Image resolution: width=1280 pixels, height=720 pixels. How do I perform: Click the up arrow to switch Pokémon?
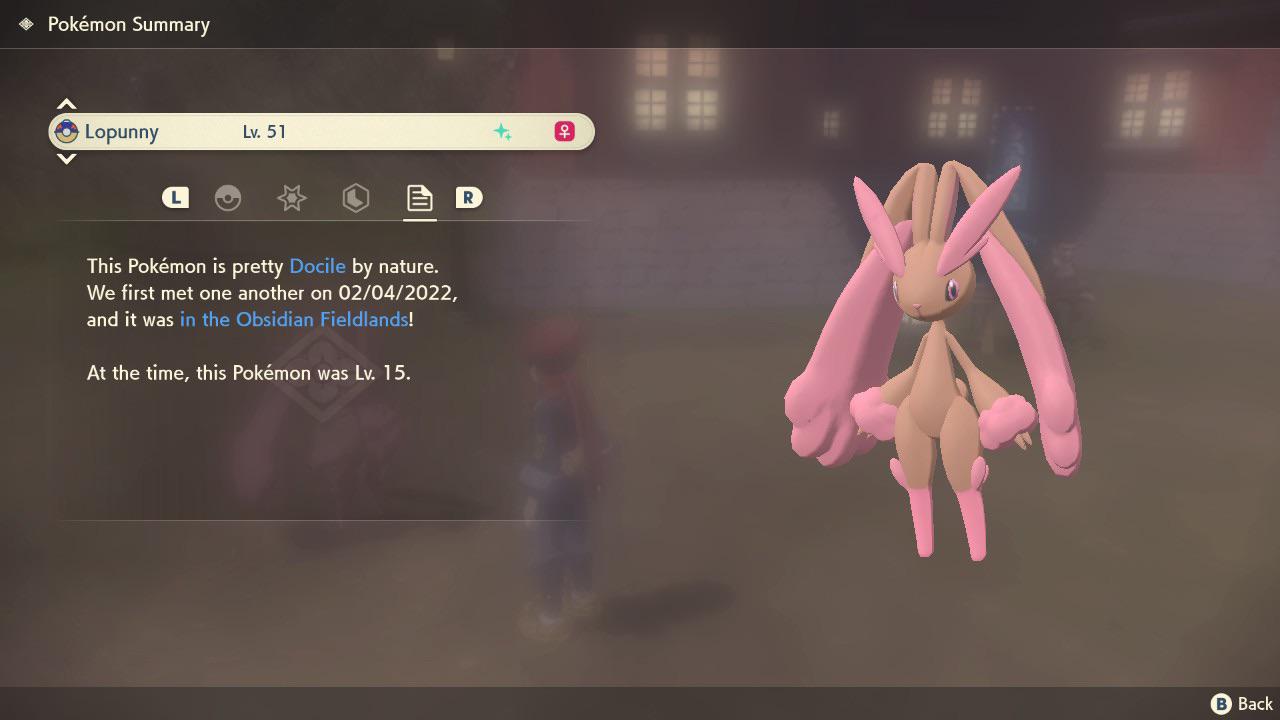pyautogui.click(x=66, y=103)
